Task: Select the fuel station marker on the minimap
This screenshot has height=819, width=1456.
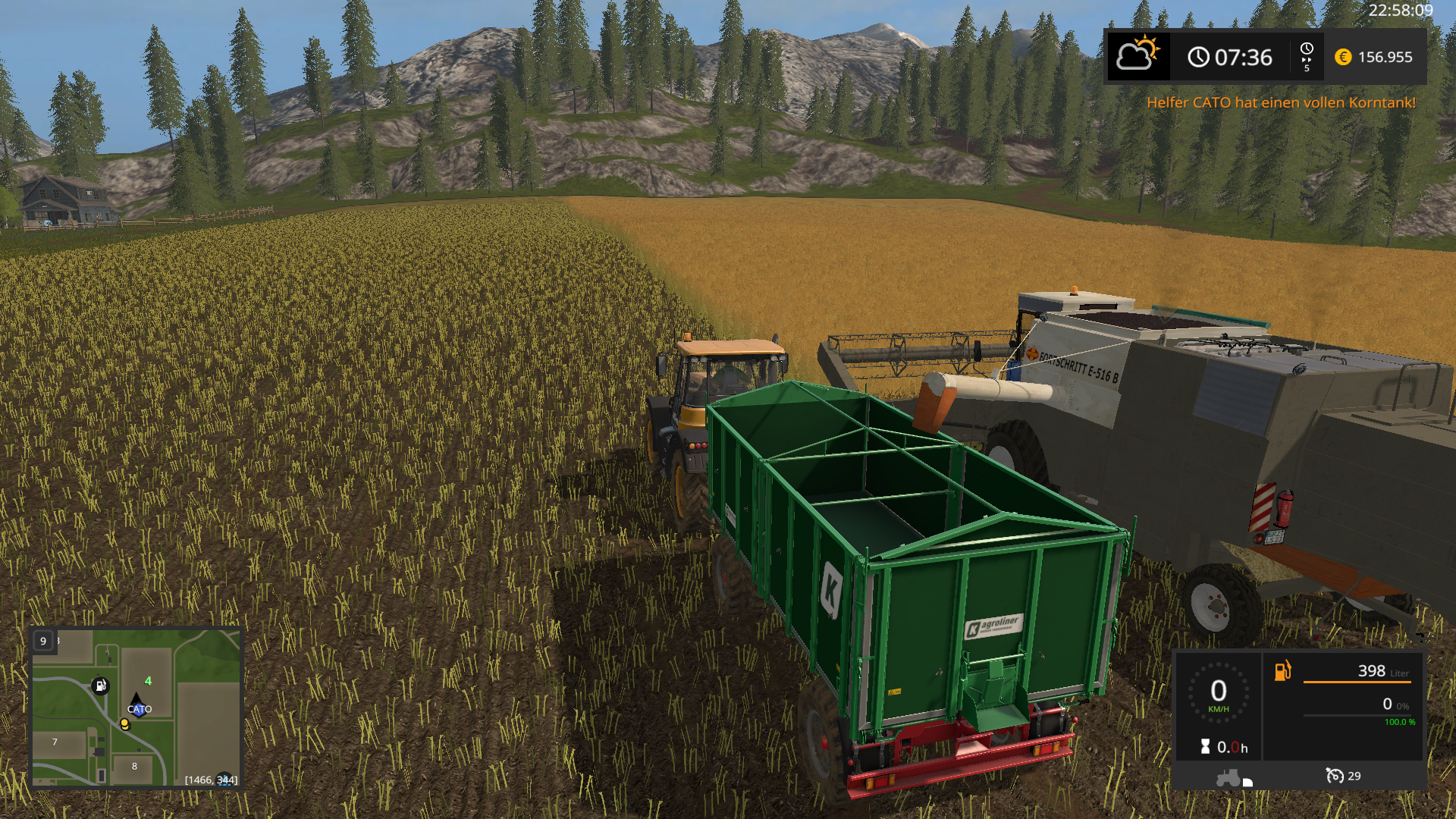Action: click(x=100, y=686)
